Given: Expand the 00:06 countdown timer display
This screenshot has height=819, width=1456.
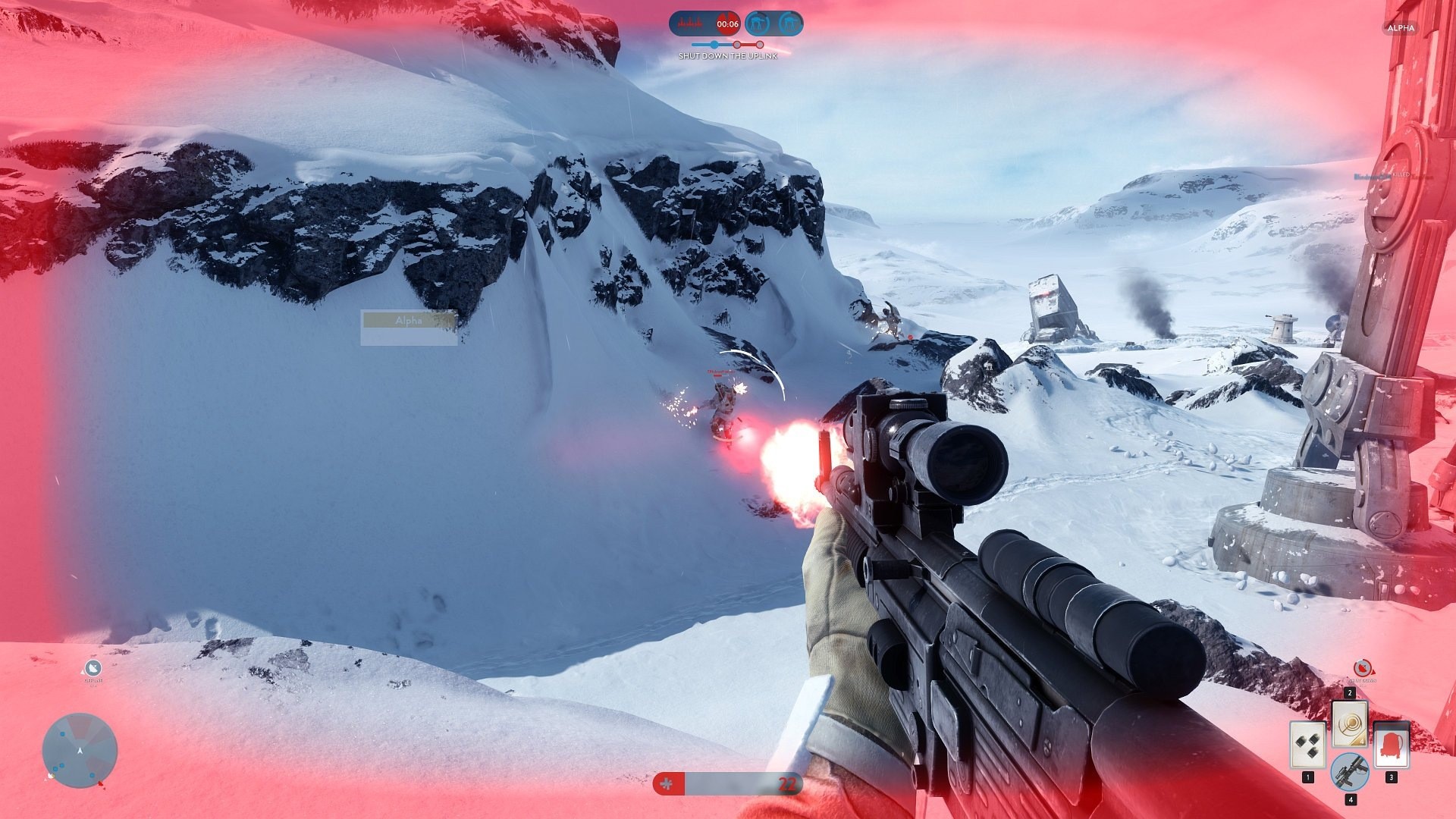Looking at the screenshot, I should coord(727,24).
